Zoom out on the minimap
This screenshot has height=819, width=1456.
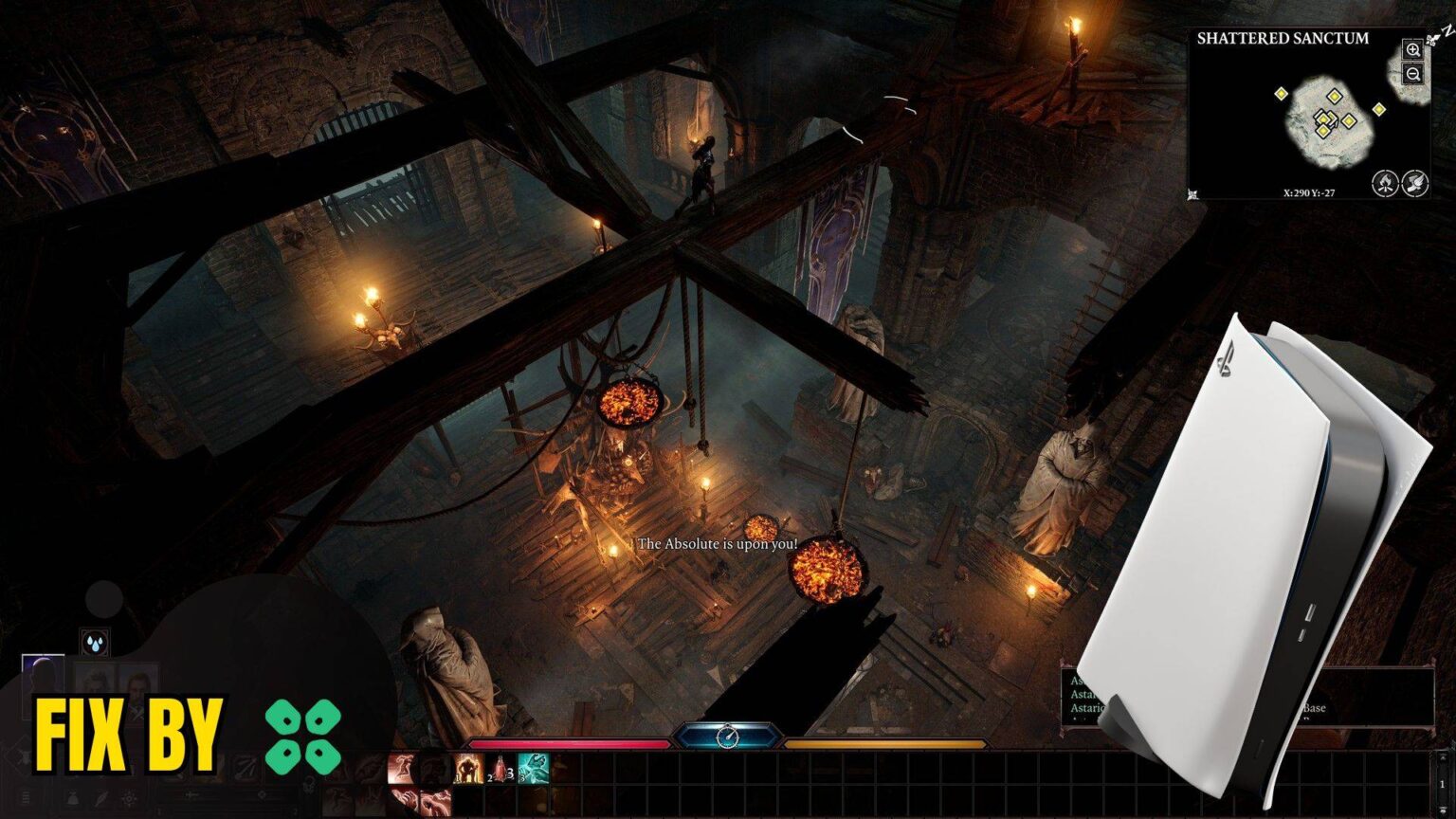click(x=1412, y=74)
